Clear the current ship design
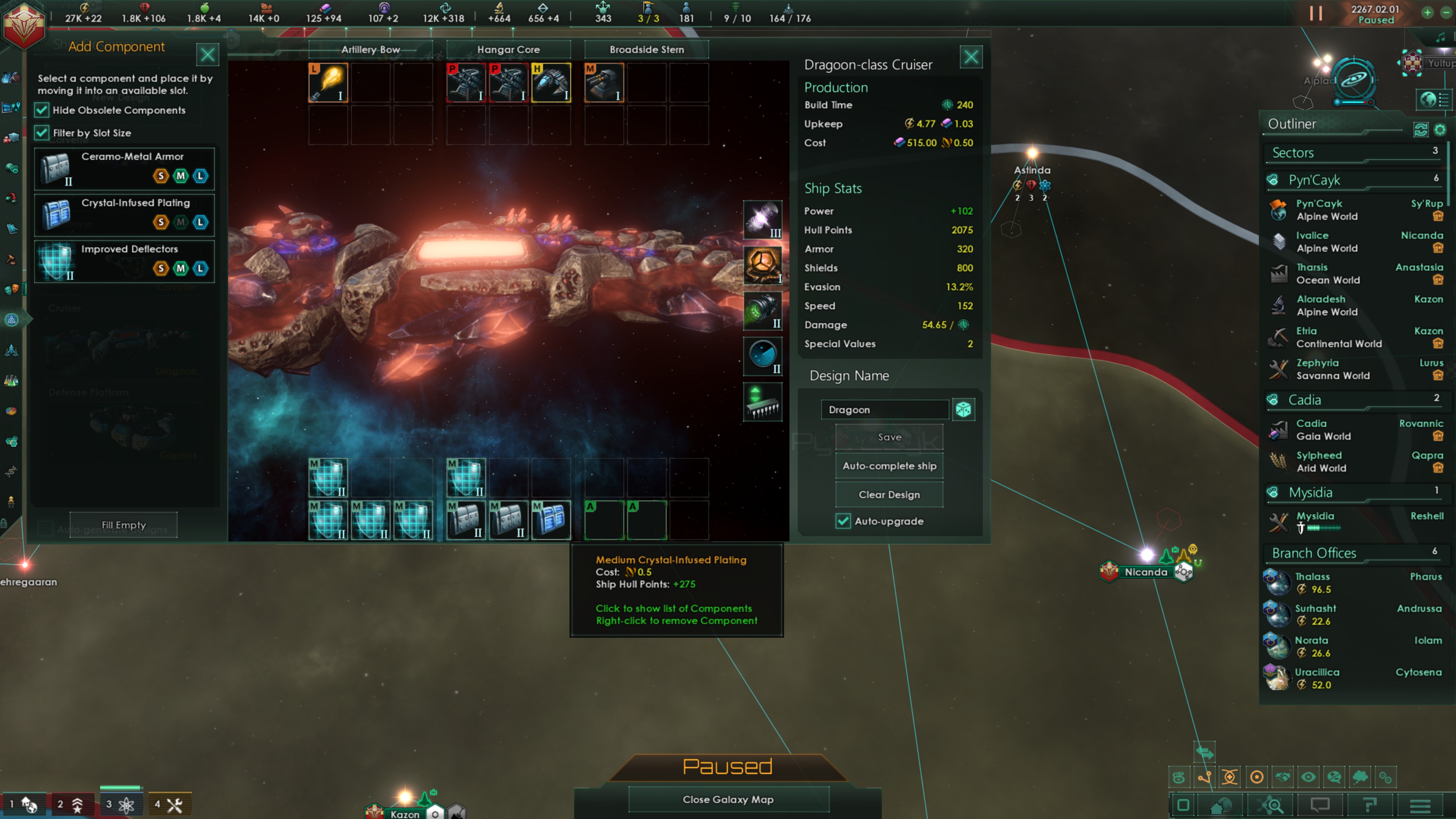This screenshot has width=1456, height=819. point(889,494)
